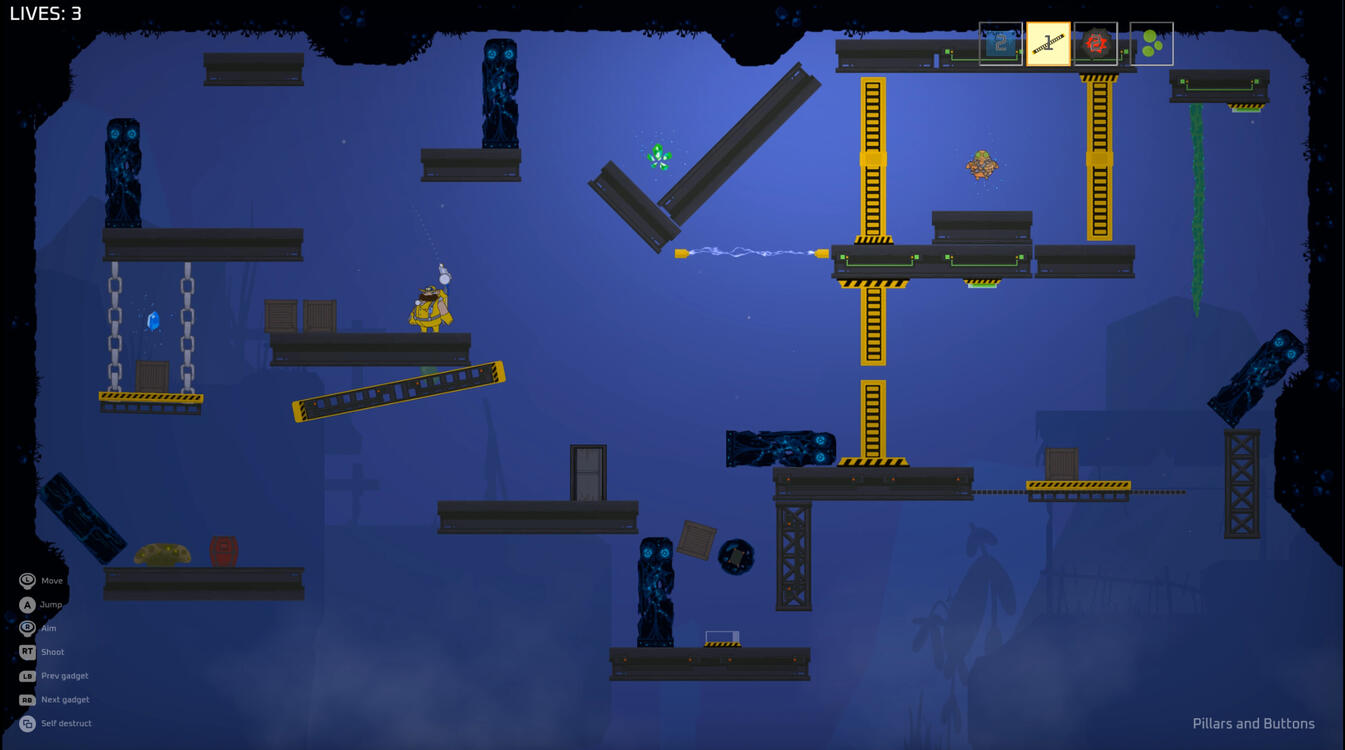The height and width of the screenshot is (750, 1345).
Task: Click the RT Shoot control icon
Action: pyautogui.click(x=25, y=651)
